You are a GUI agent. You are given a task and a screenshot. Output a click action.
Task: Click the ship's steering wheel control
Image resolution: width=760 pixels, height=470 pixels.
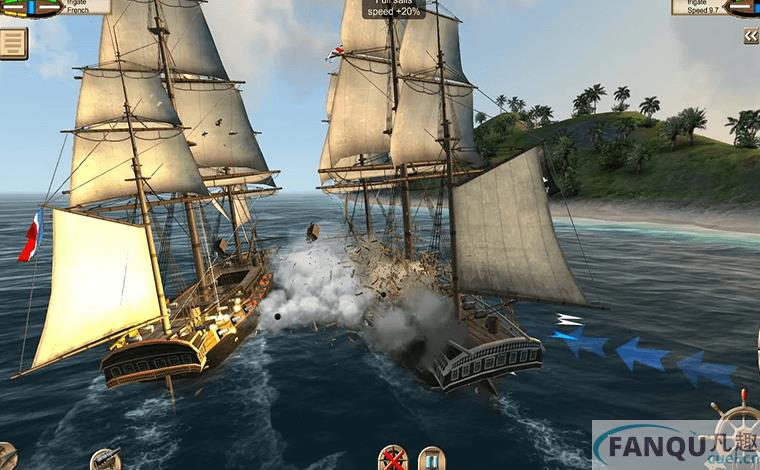click(x=734, y=418)
